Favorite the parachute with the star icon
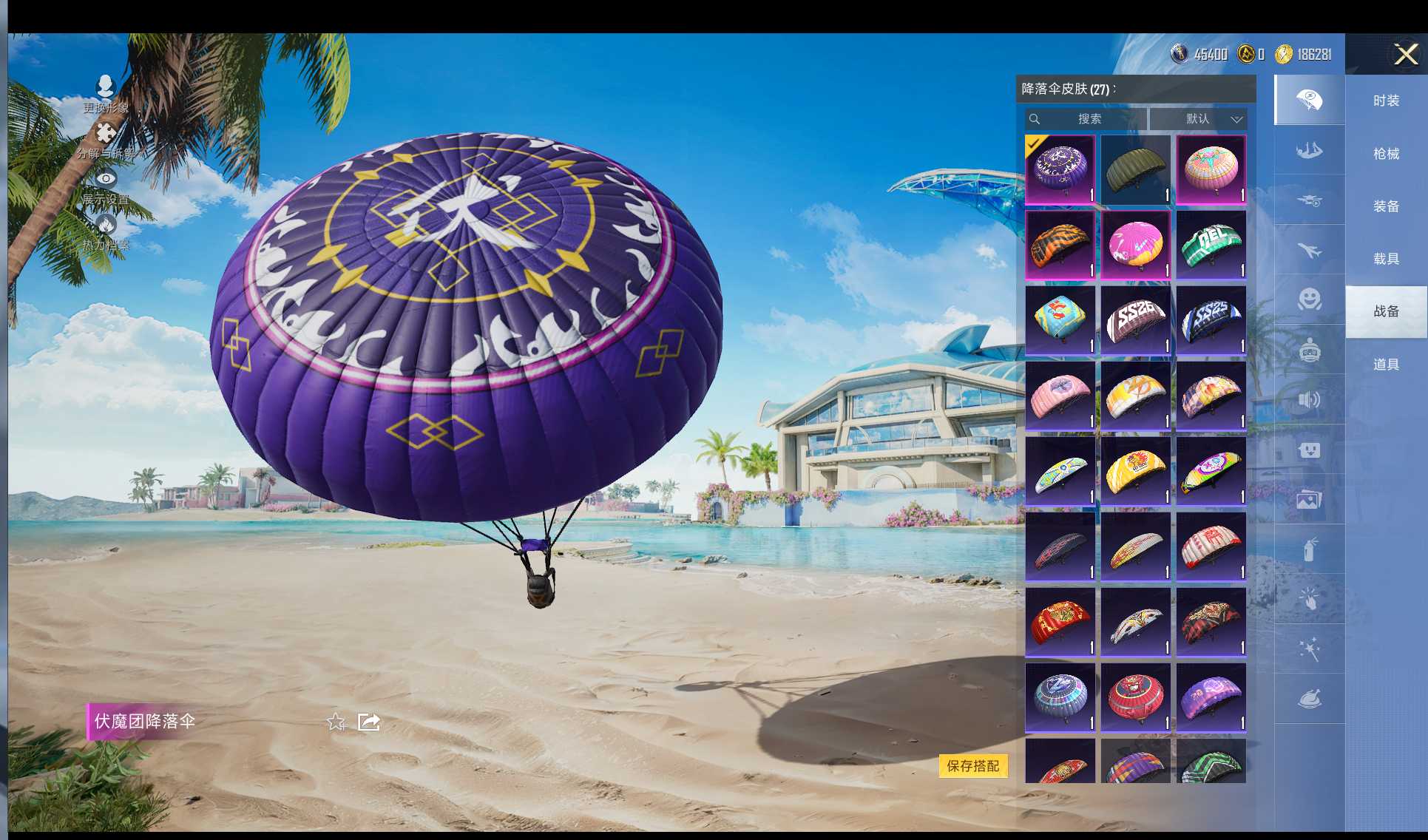This screenshot has width=1428, height=840. tap(336, 722)
